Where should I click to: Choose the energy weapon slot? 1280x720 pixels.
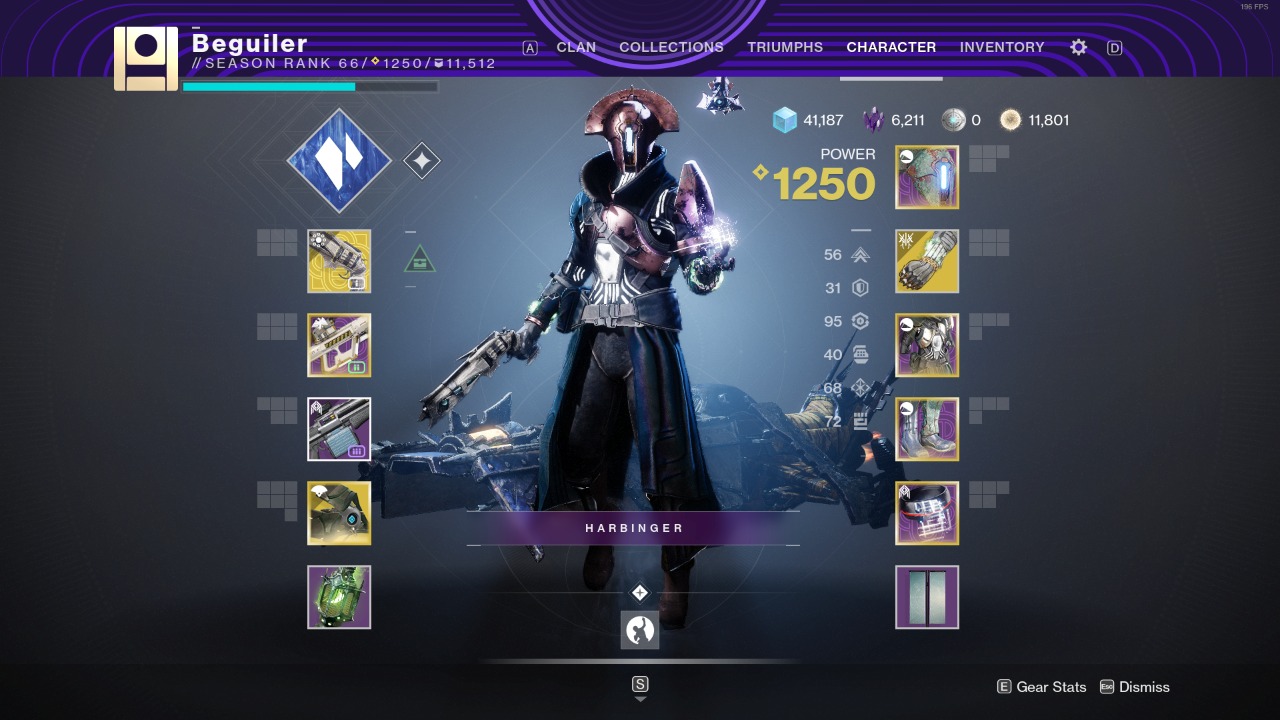coord(339,345)
